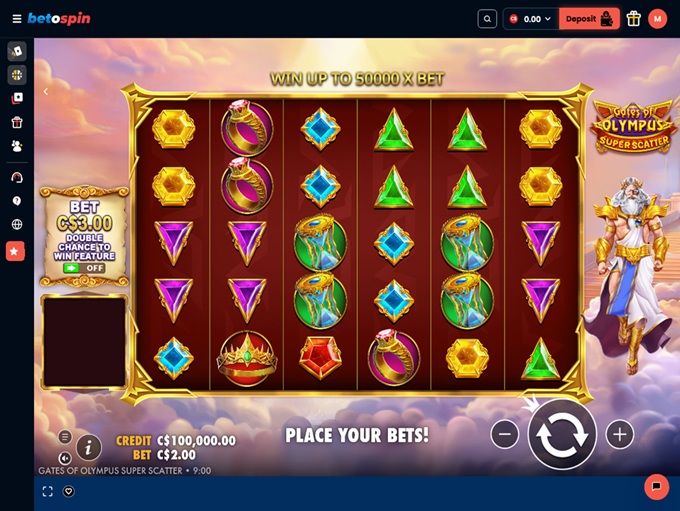
Task: Open the search box in the header
Action: click(487, 18)
